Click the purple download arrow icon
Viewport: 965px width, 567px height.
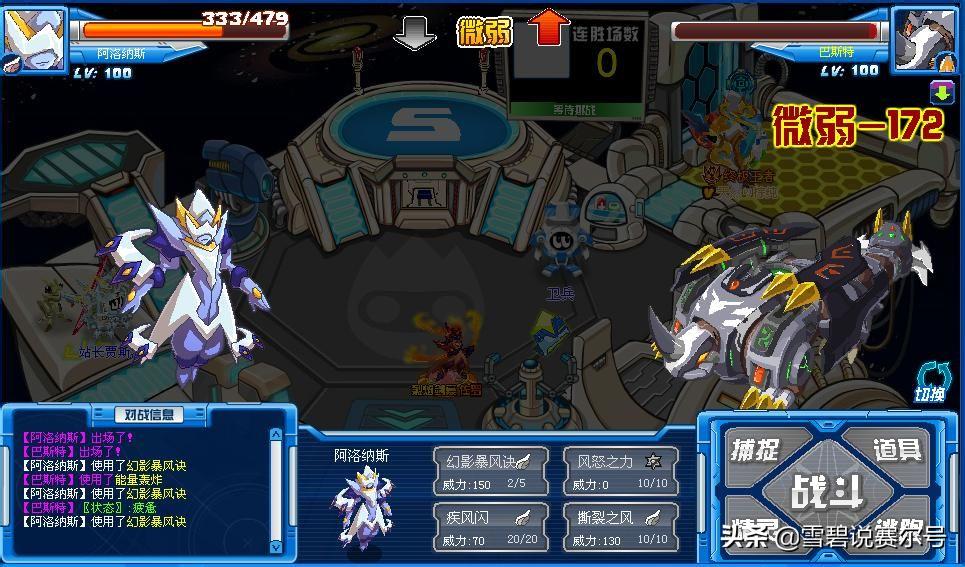click(941, 93)
